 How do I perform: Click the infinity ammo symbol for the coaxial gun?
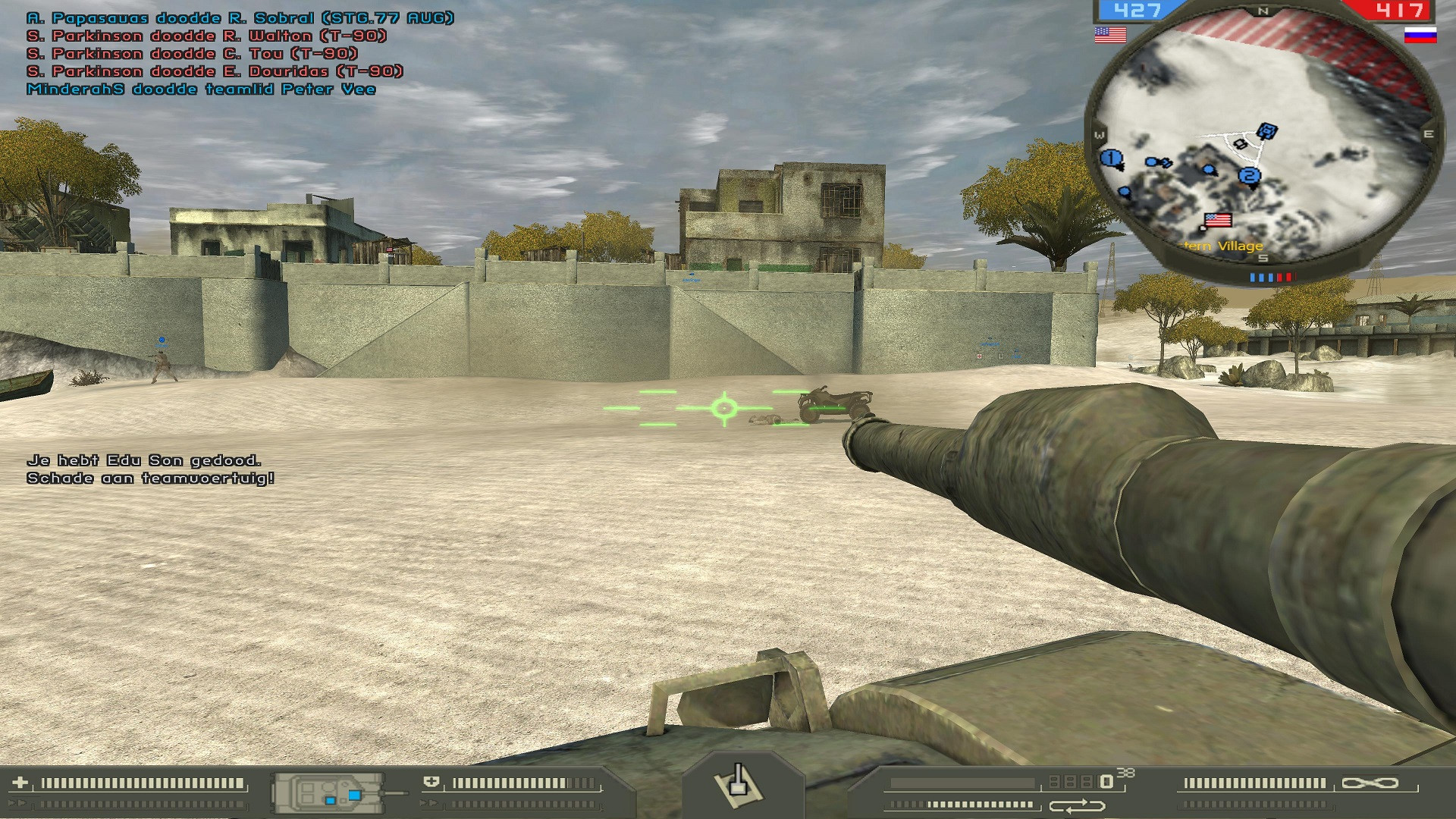click(x=1370, y=783)
